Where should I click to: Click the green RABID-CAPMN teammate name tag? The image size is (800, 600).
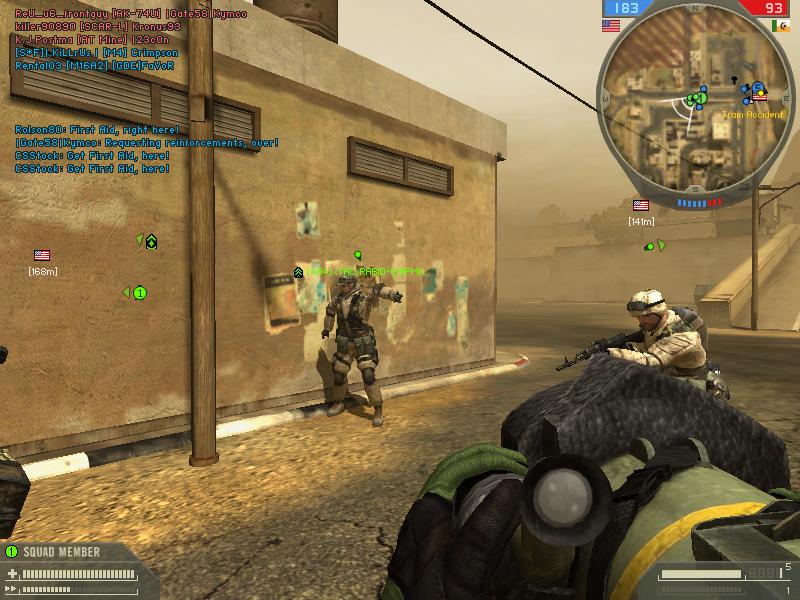pyautogui.click(x=365, y=272)
